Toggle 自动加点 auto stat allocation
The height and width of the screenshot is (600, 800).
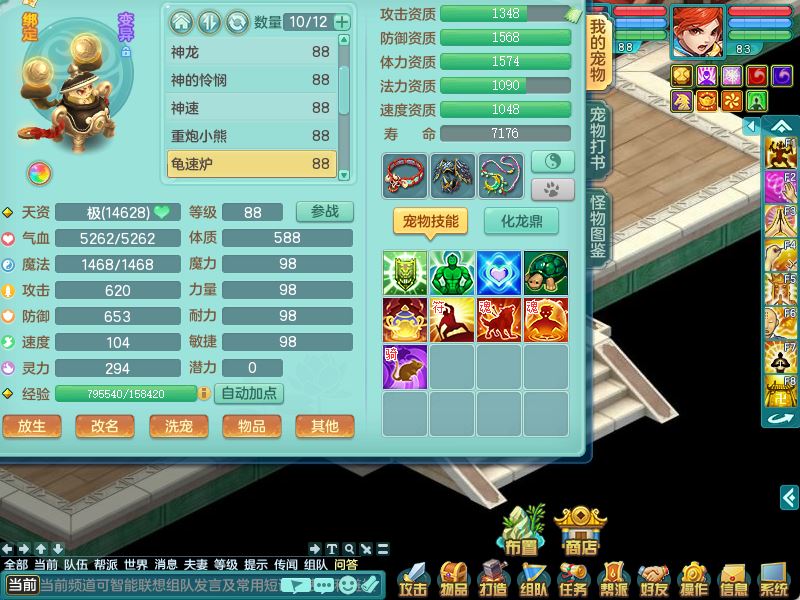(x=249, y=394)
